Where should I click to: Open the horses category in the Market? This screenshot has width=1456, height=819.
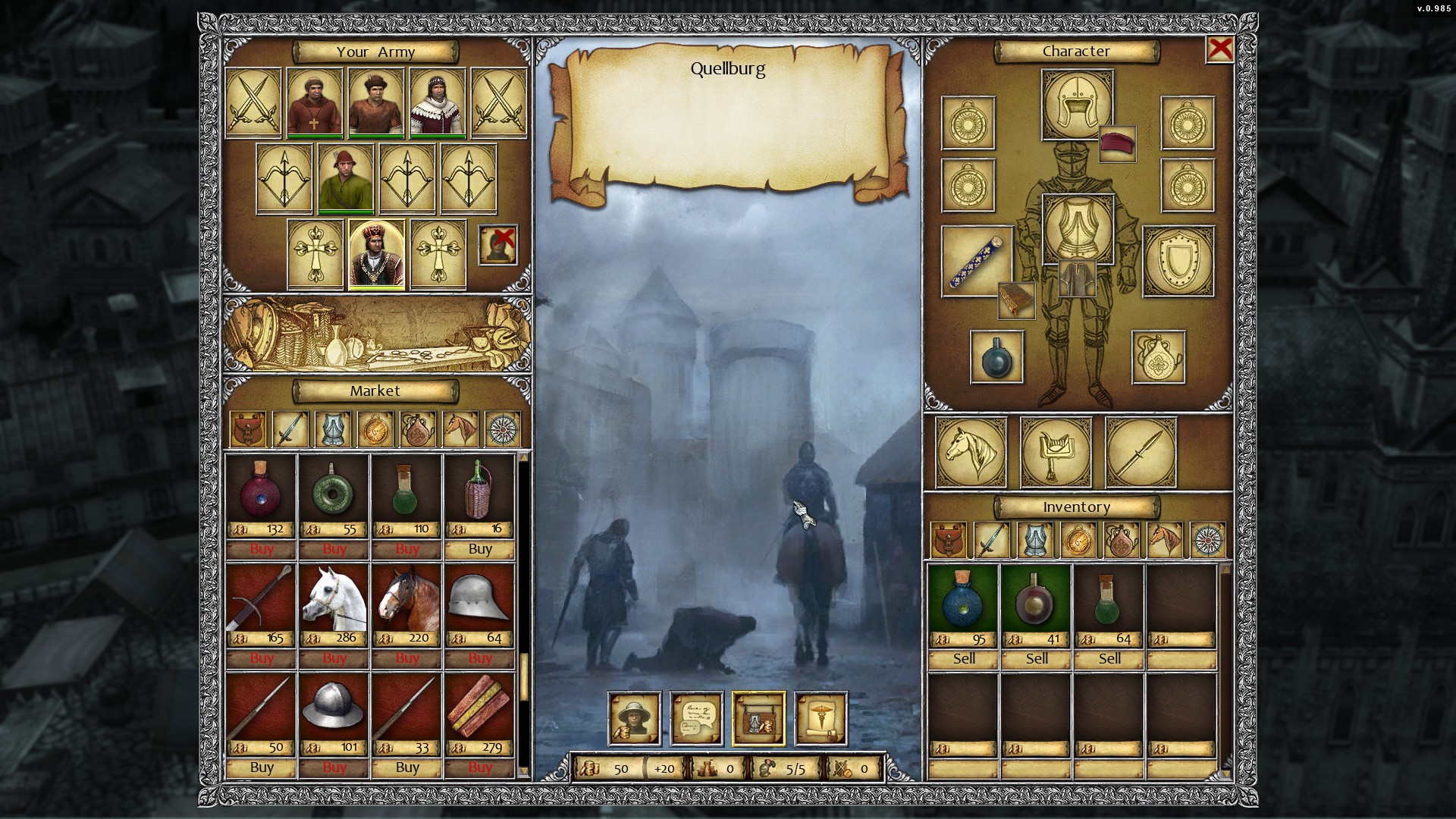[x=461, y=428]
